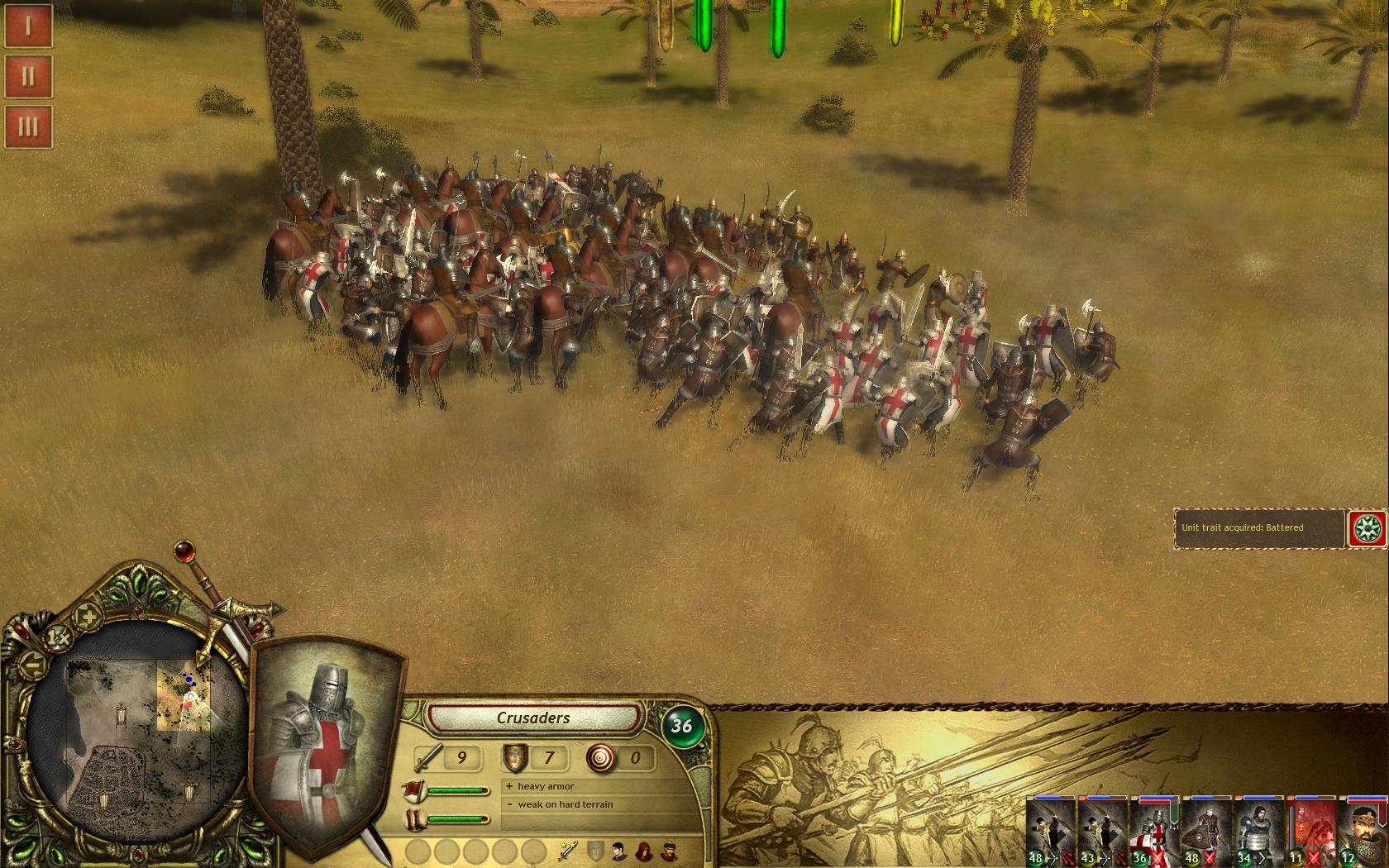Click the ranged attack target icon showing 0

coord(601,756)
